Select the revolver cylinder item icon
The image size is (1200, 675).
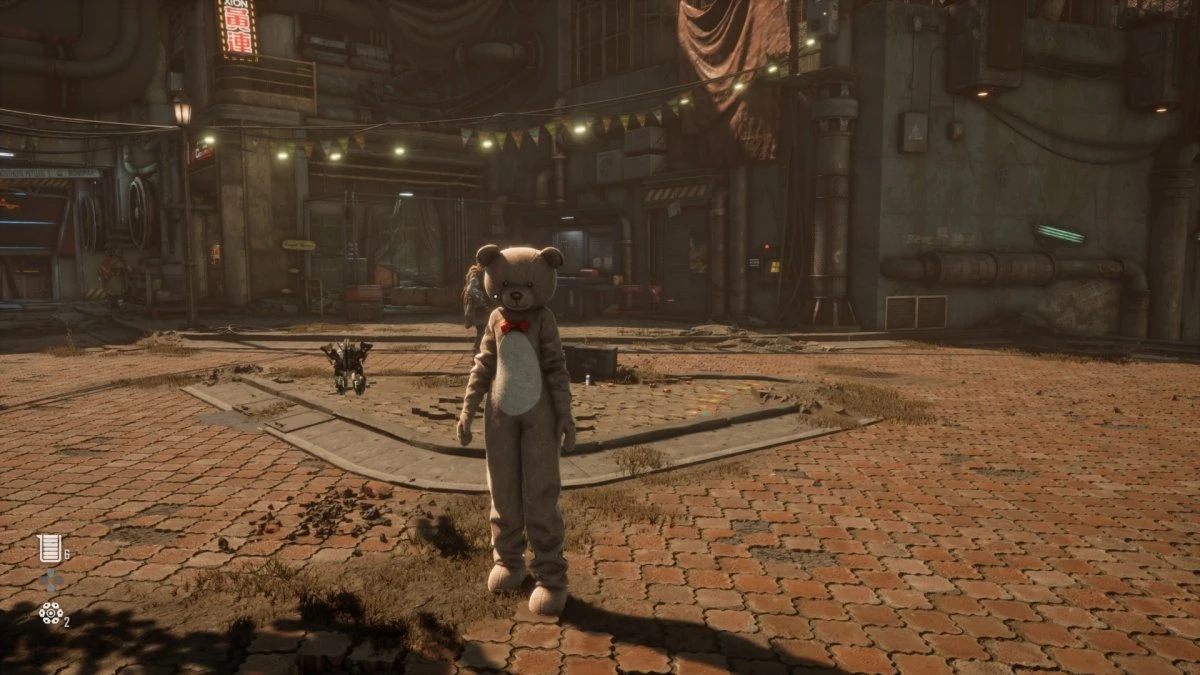pos(50,614)
